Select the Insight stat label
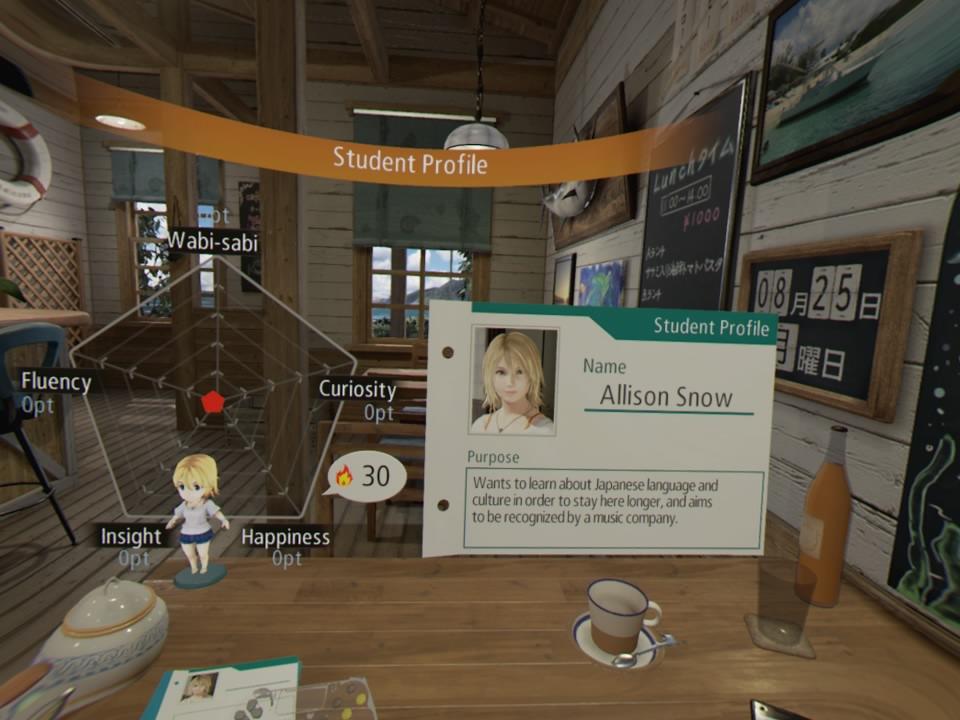The image size is (960, 720). point(131,536)
